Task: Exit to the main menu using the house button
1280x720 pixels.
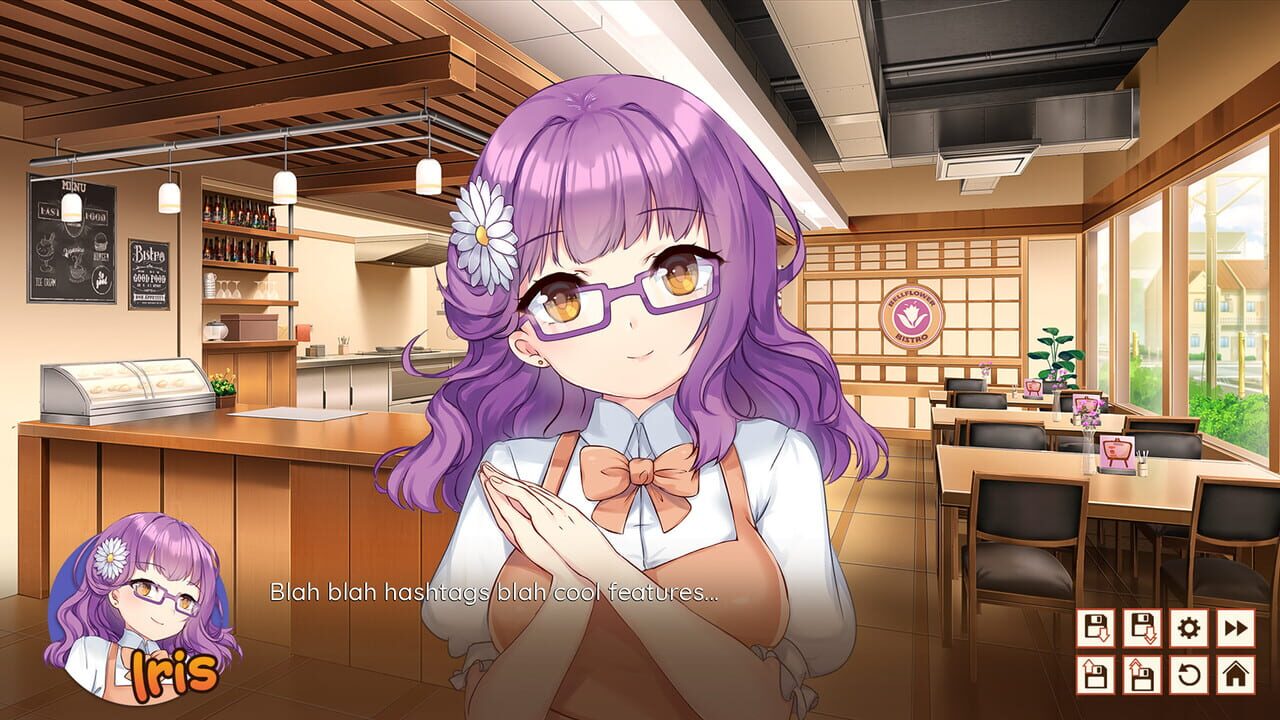Action: [x=1236, y=675]
